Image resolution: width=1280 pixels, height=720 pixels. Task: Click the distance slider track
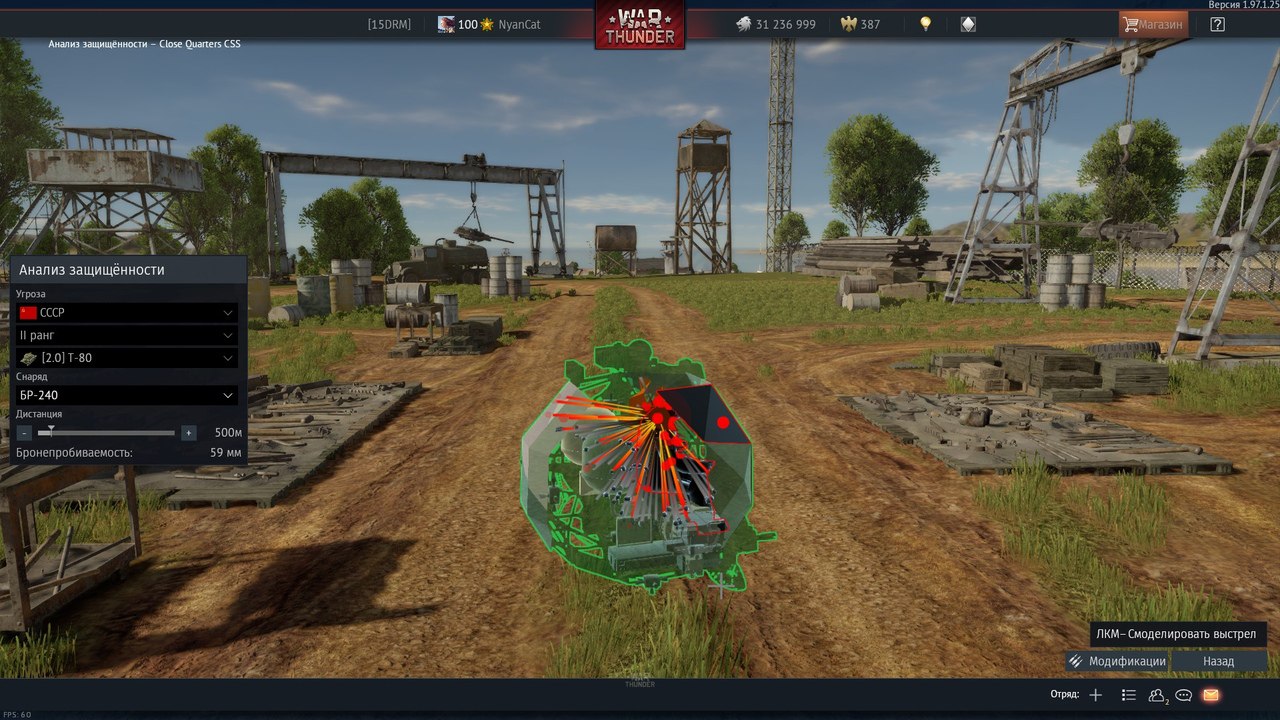pos(110,433)
